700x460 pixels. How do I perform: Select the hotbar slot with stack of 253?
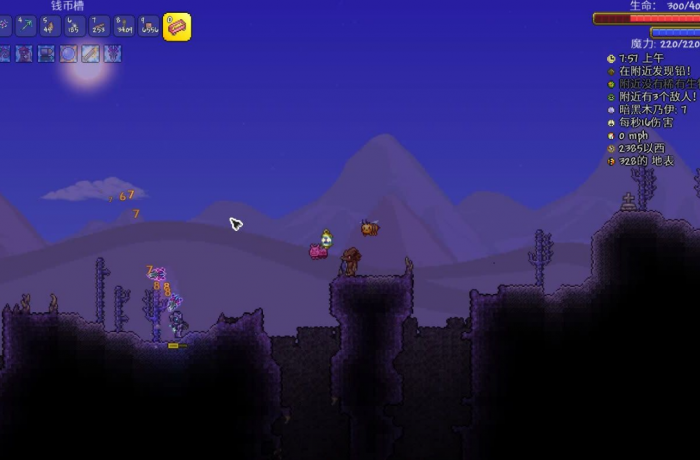pos(100,27)
